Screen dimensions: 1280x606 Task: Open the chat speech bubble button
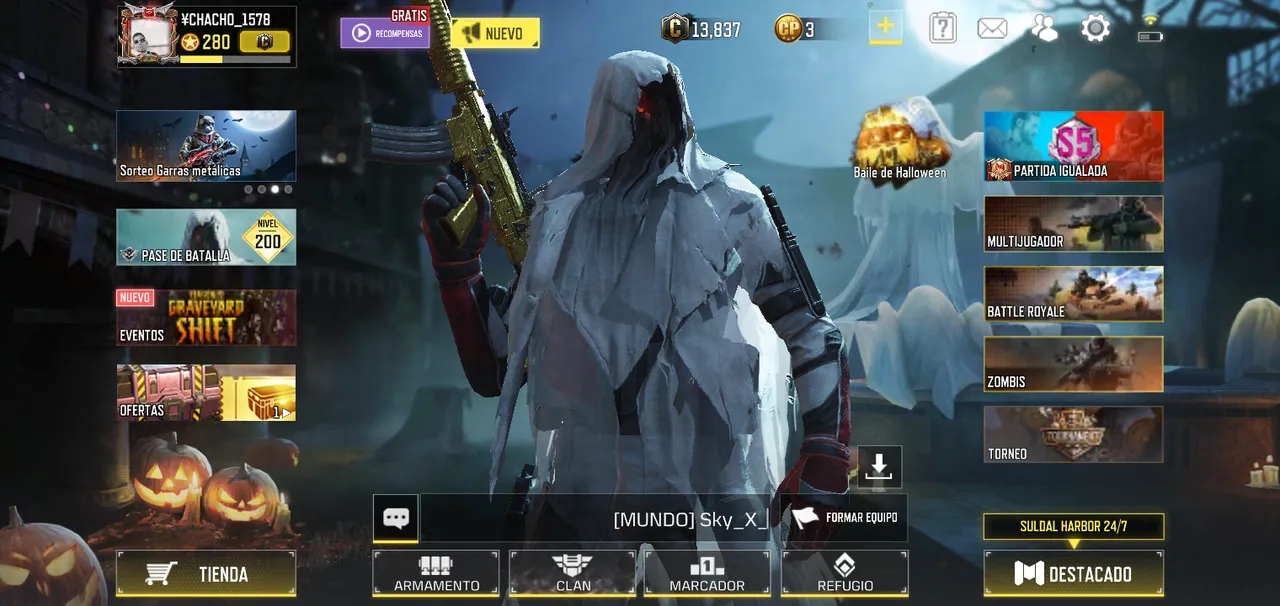pyautogui.click(x=396, y=518)
